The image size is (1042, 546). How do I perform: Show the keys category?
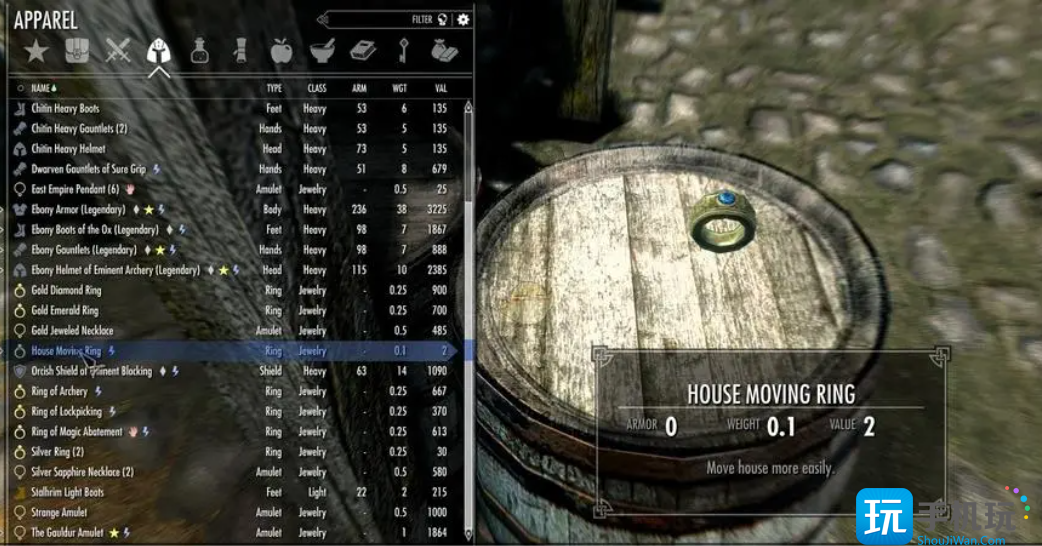(404, 50)
